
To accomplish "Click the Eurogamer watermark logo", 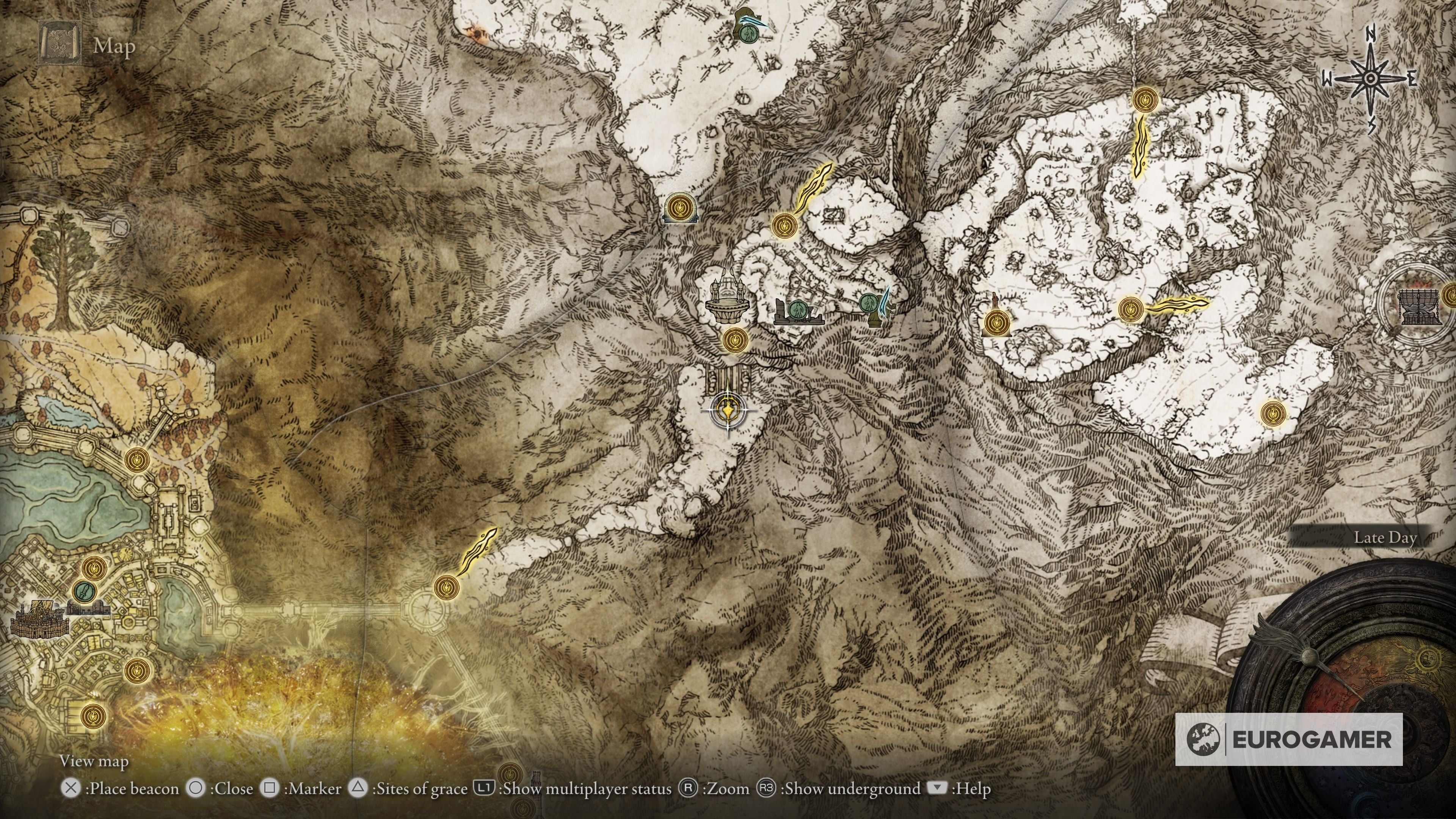I will click(1289, 739).
